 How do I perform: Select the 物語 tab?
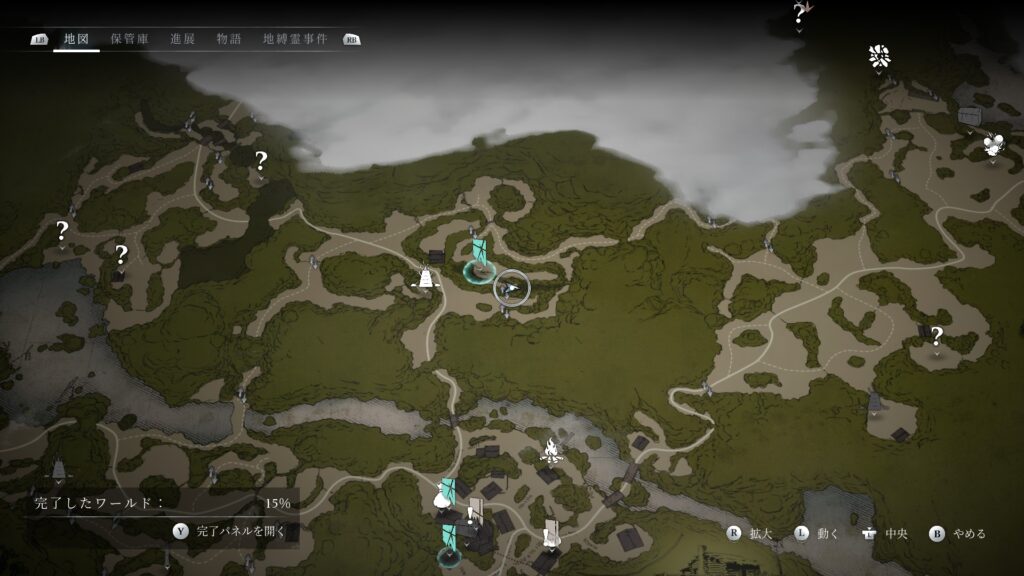[228, 39]
